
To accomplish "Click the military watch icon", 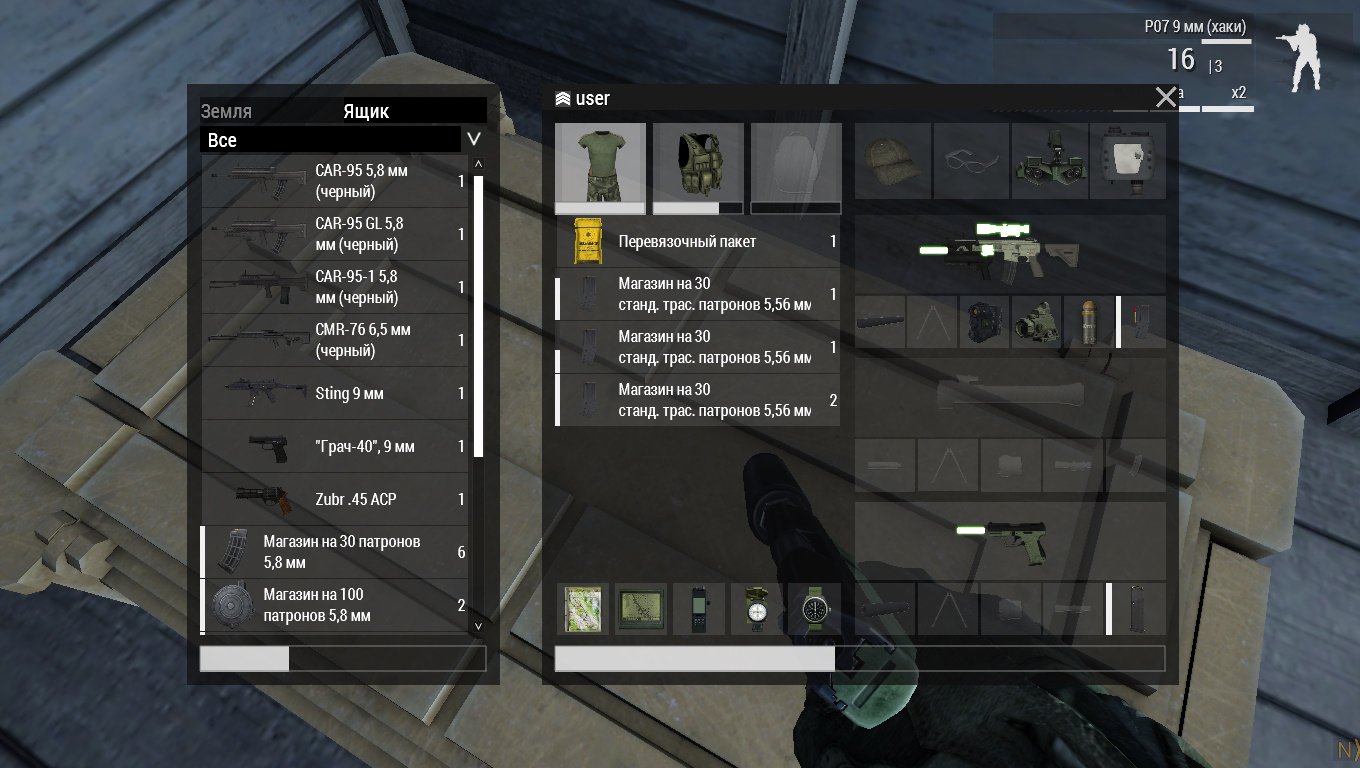I will coord(813,608).
